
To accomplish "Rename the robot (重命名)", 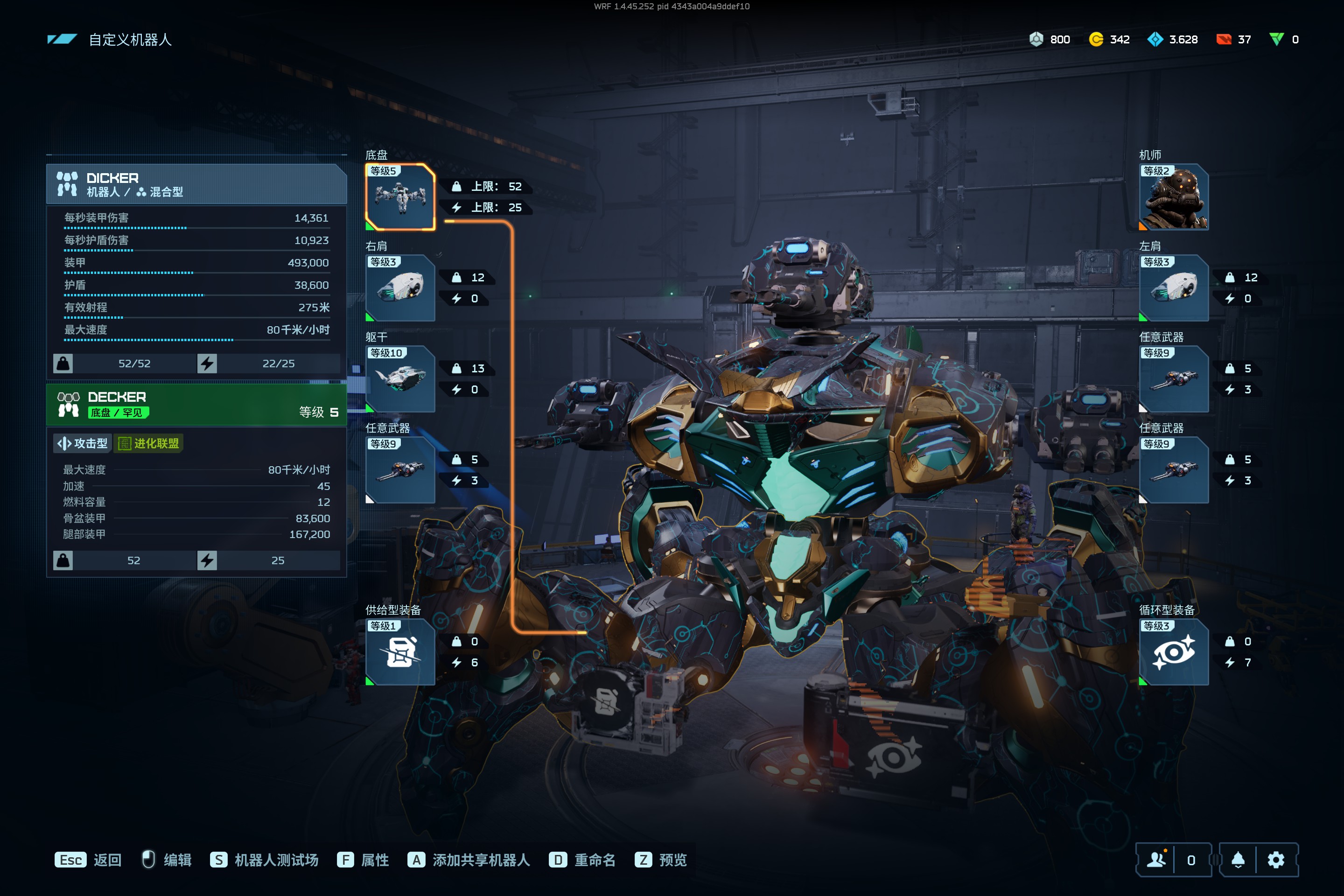I will [x=582, y=860].
